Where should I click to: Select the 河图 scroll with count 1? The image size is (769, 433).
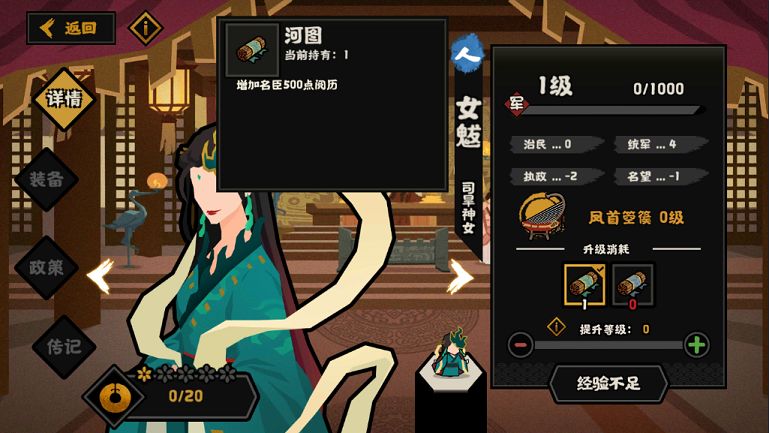(585, 284)
